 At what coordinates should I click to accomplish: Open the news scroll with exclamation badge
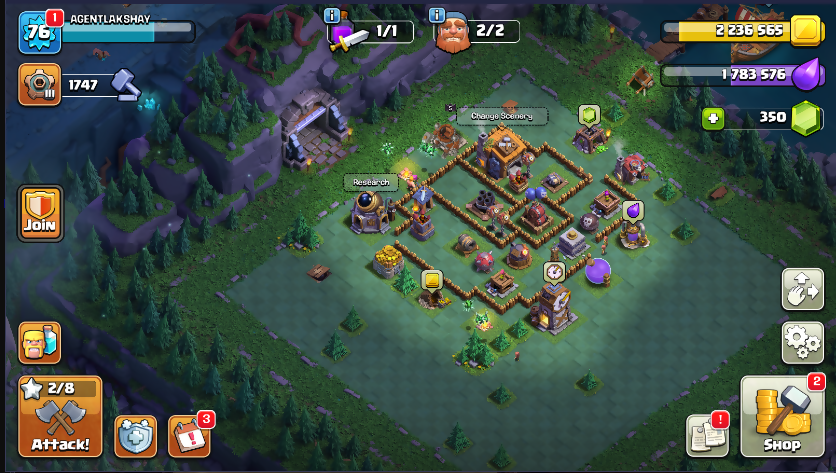(707, 435)
